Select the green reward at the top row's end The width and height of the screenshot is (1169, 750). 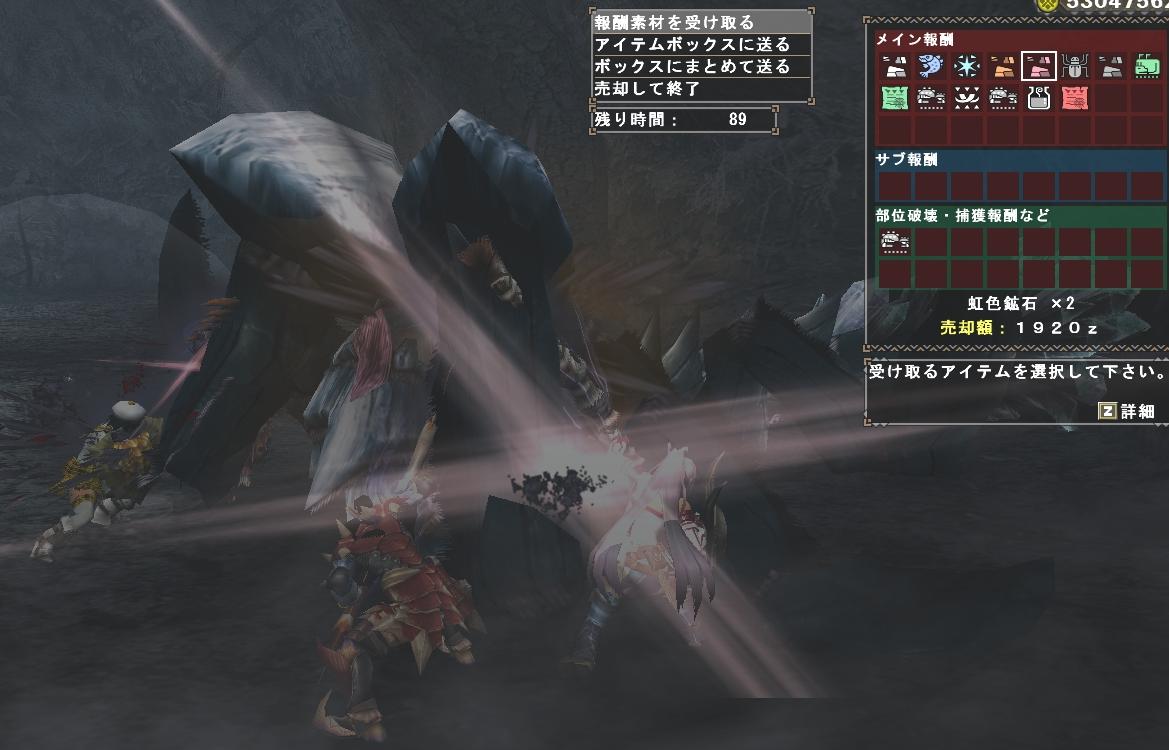[1146, 67]
